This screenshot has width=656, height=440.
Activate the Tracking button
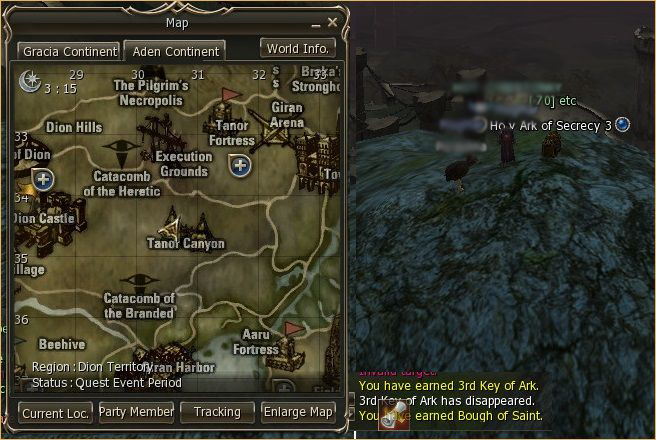217,412
